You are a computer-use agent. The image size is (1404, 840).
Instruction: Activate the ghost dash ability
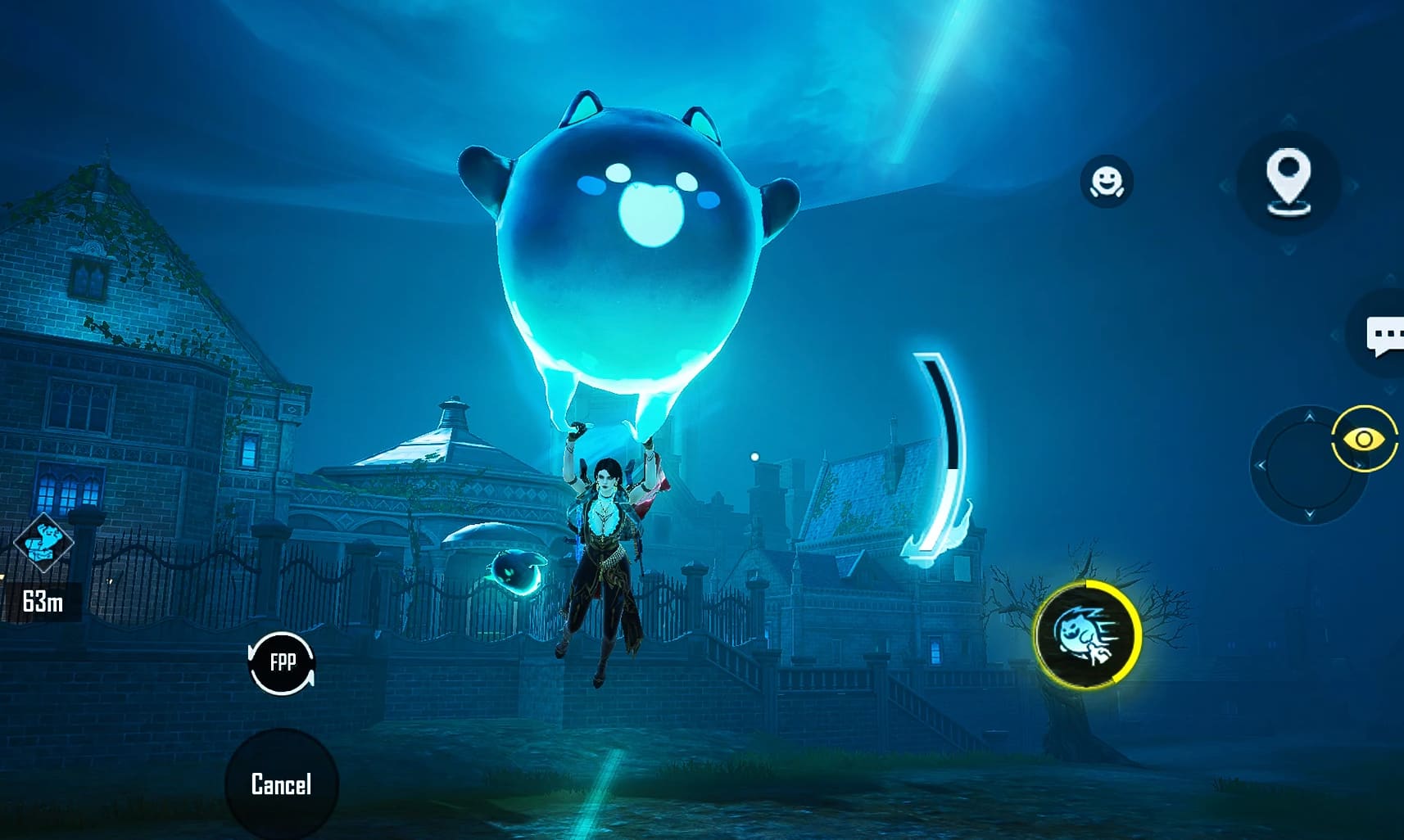(1086, 634)
